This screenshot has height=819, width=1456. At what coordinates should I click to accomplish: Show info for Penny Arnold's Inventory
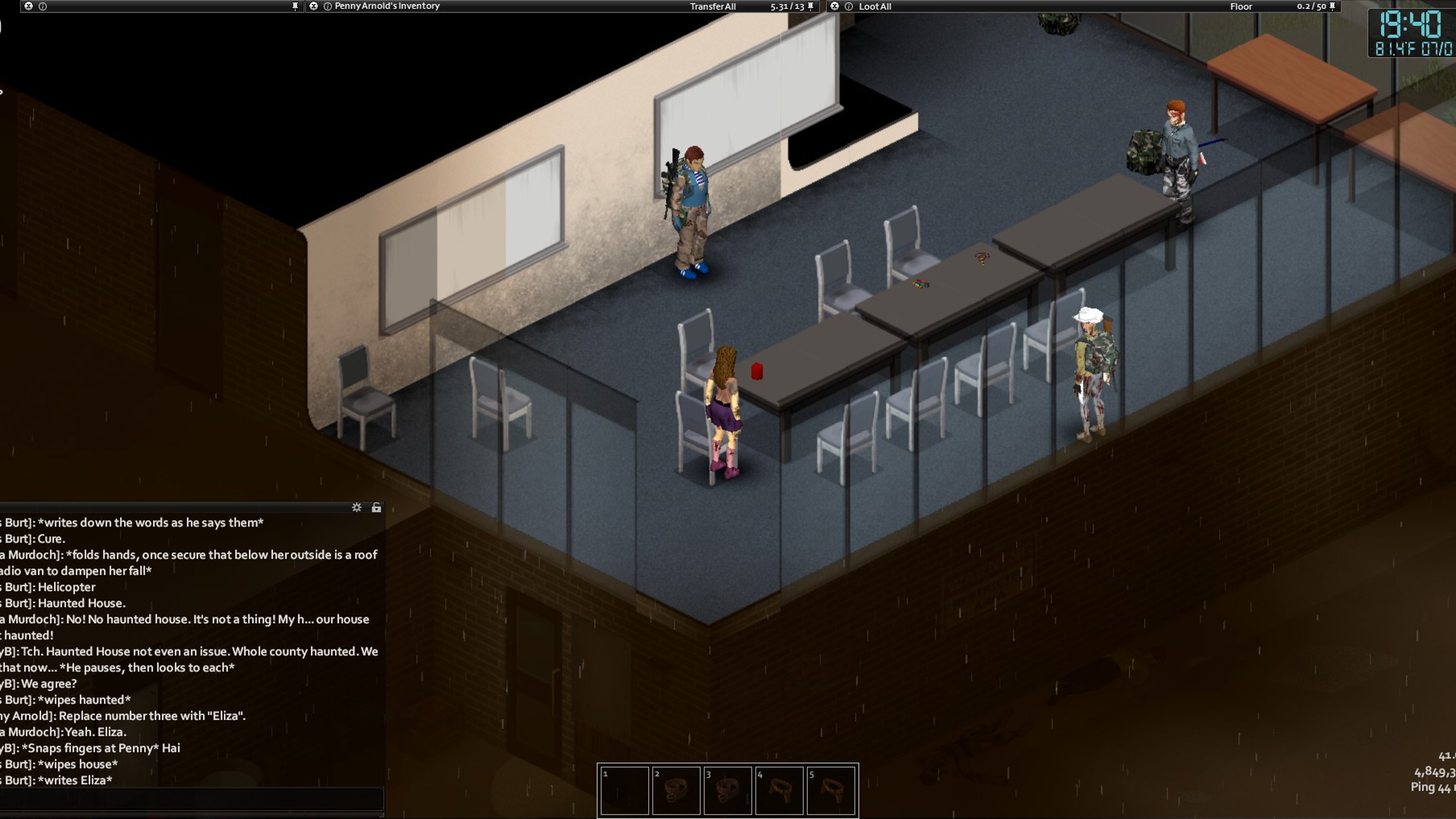pos(327,6)
